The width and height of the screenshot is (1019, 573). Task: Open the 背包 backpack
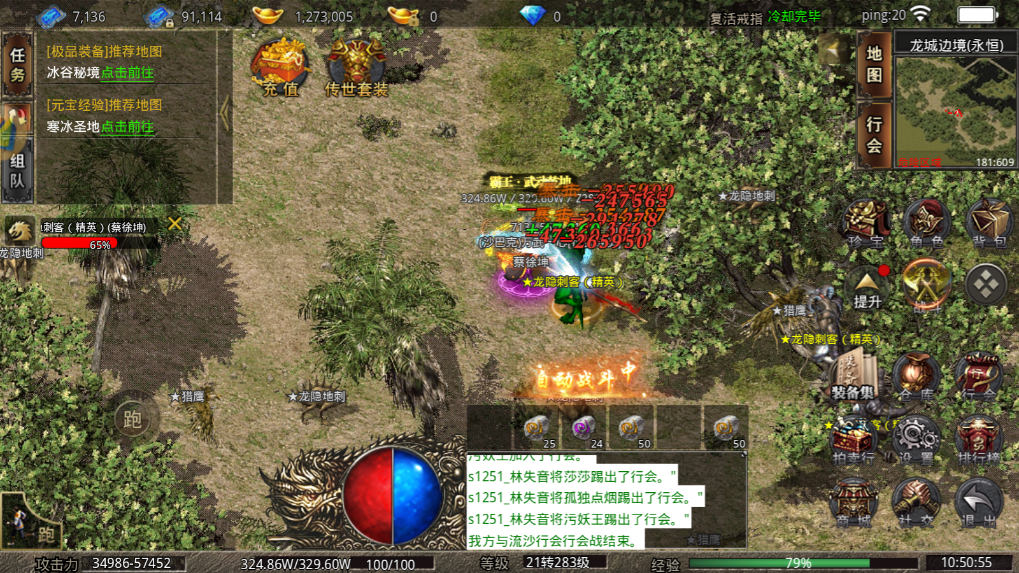pyautogui.click(x=988, y=224)
